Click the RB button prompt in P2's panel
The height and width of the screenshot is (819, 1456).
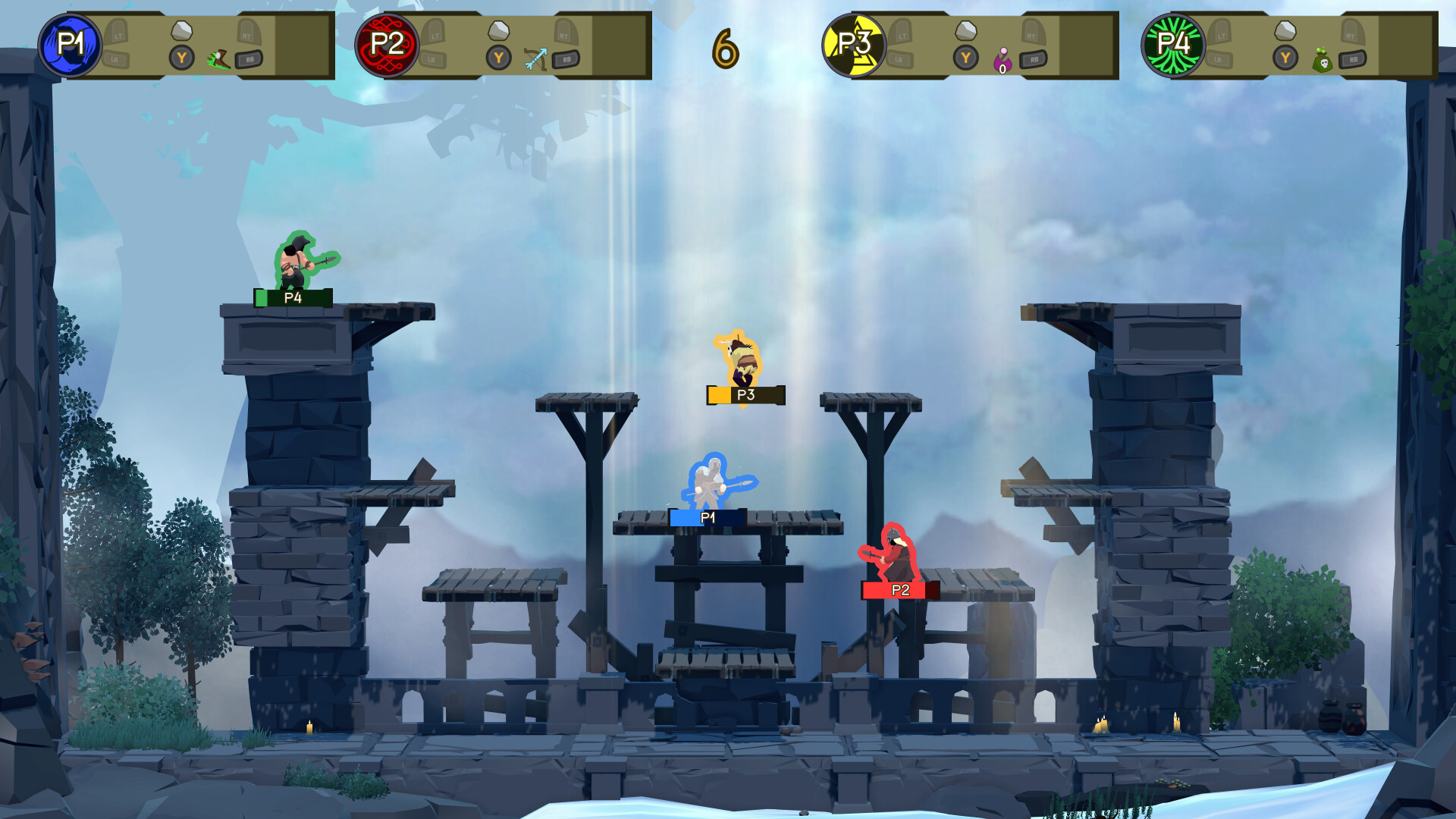pos(566,58)
